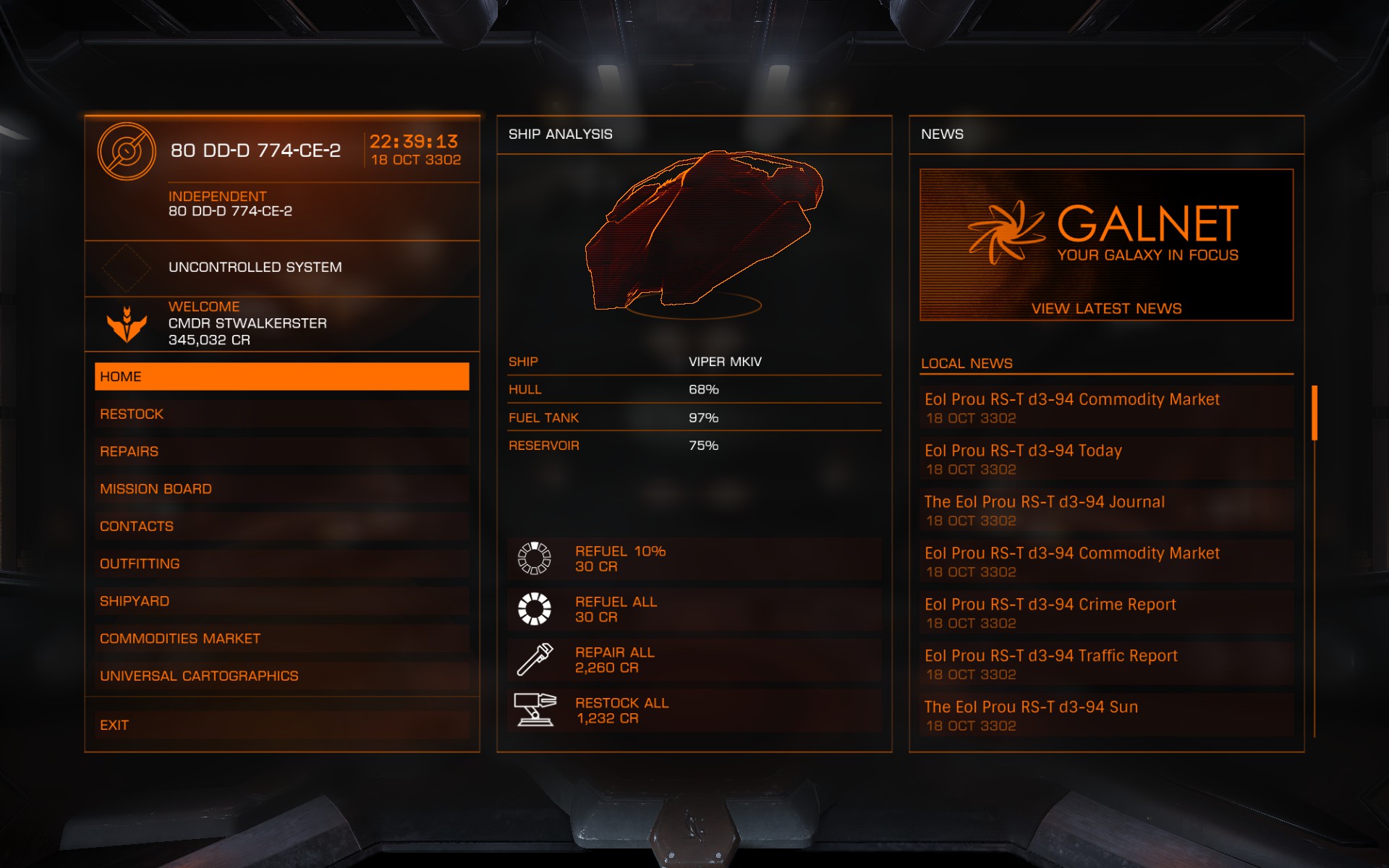
Task: Go to the Repairs section
Action: [281, 451]
